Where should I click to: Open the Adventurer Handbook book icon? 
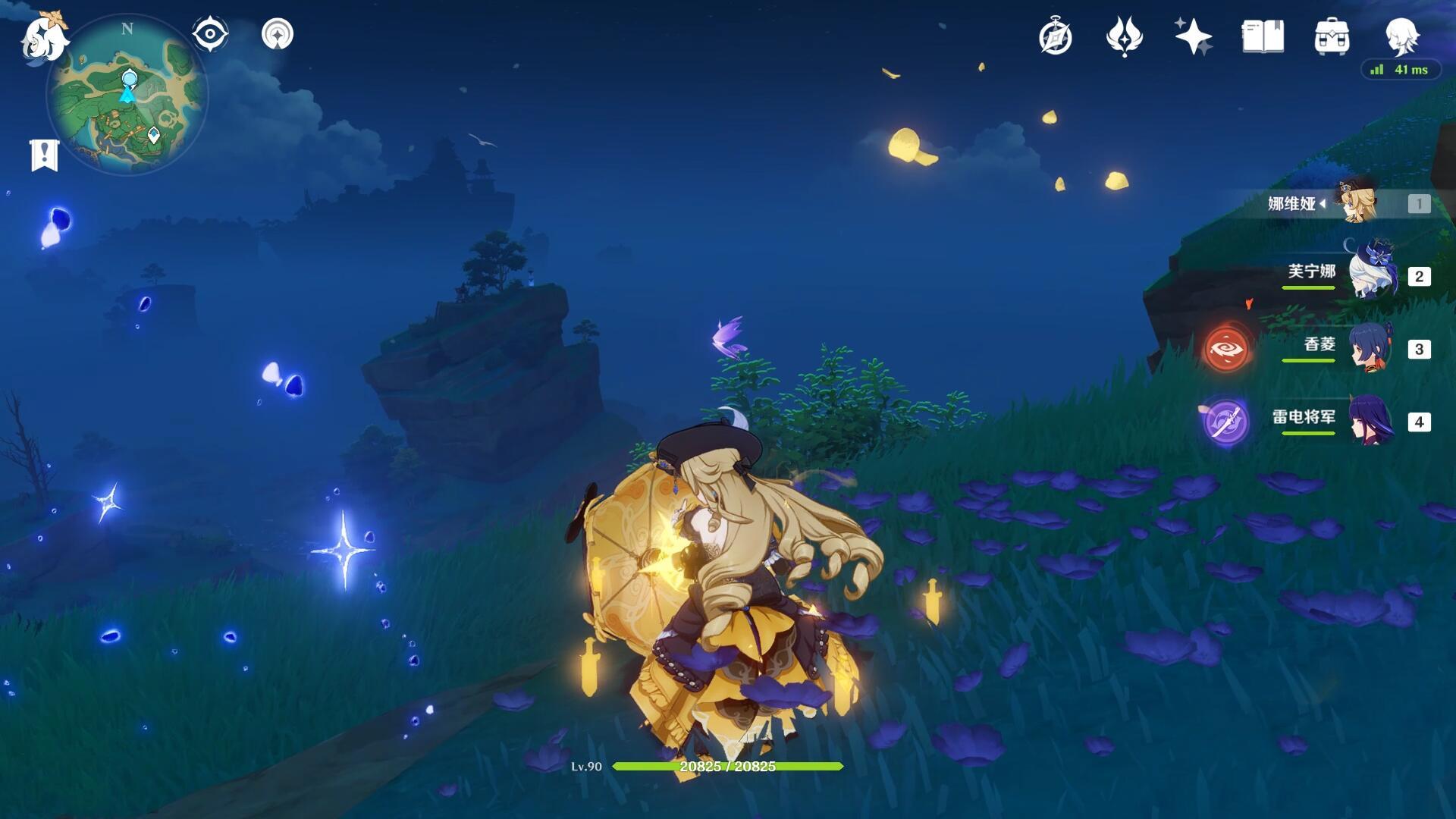(1263, 36)
